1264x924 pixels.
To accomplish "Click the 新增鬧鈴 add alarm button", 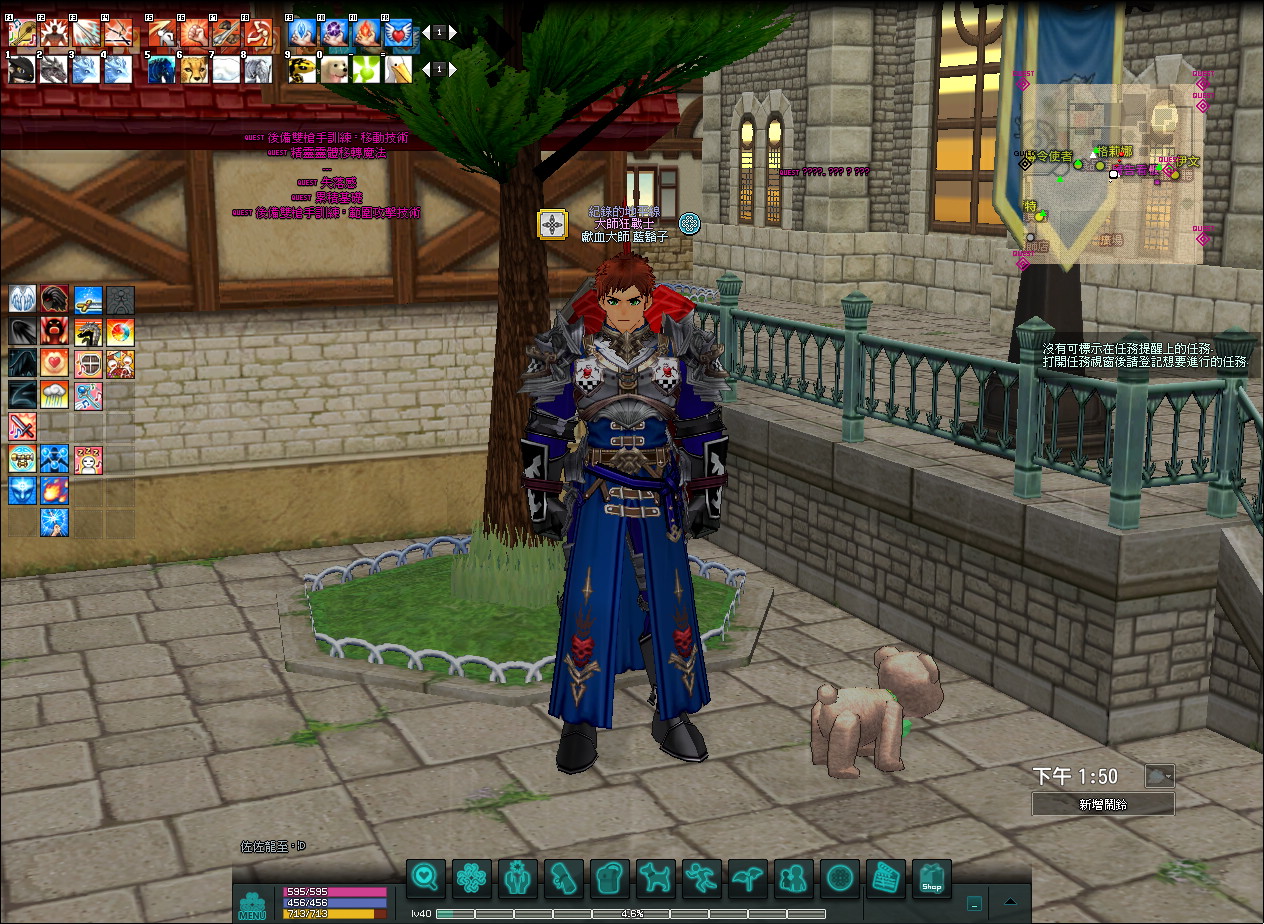I will tap(1103, 804).
